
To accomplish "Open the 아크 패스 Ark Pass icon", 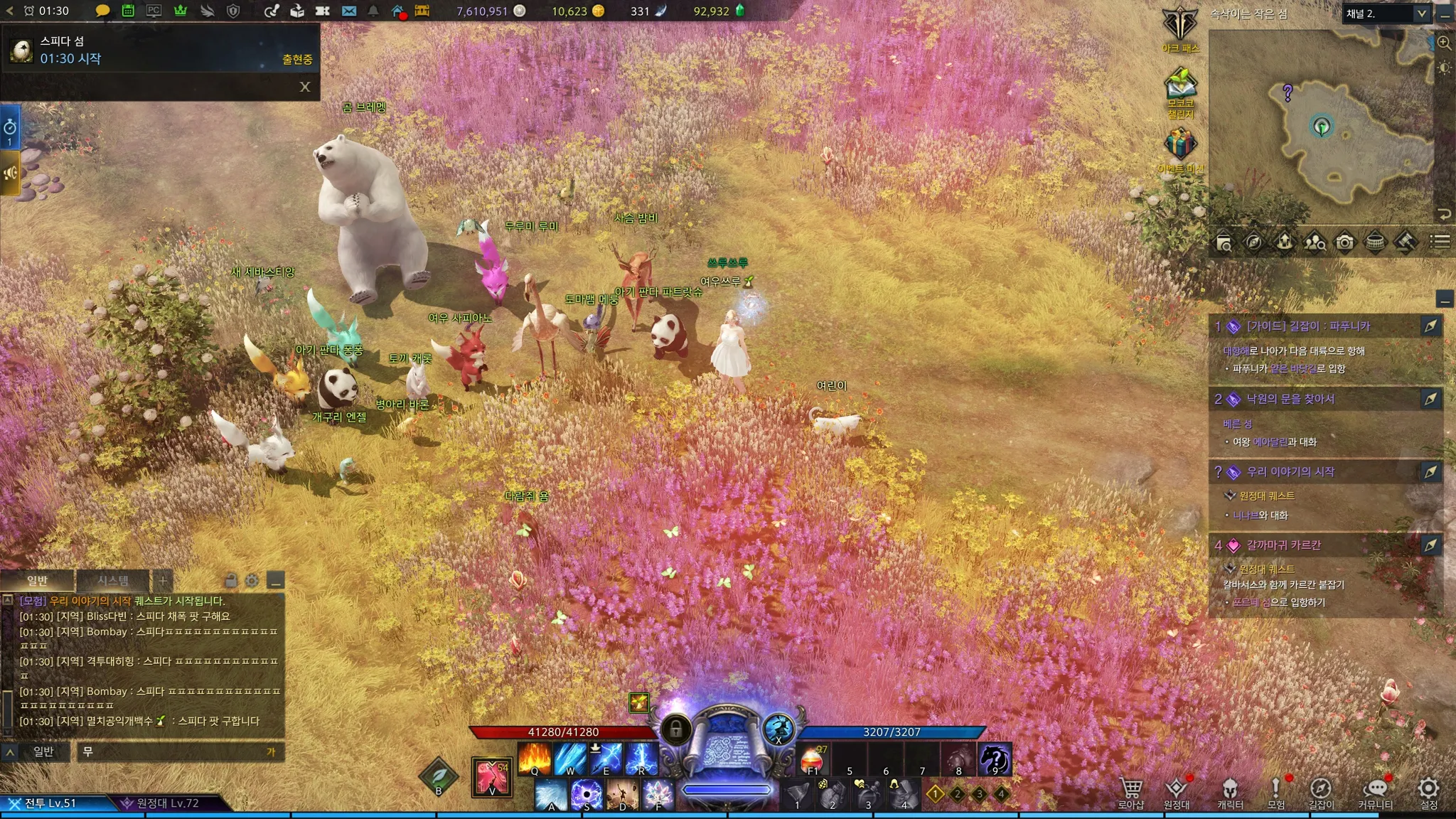I will click(x=1180, y=28).
